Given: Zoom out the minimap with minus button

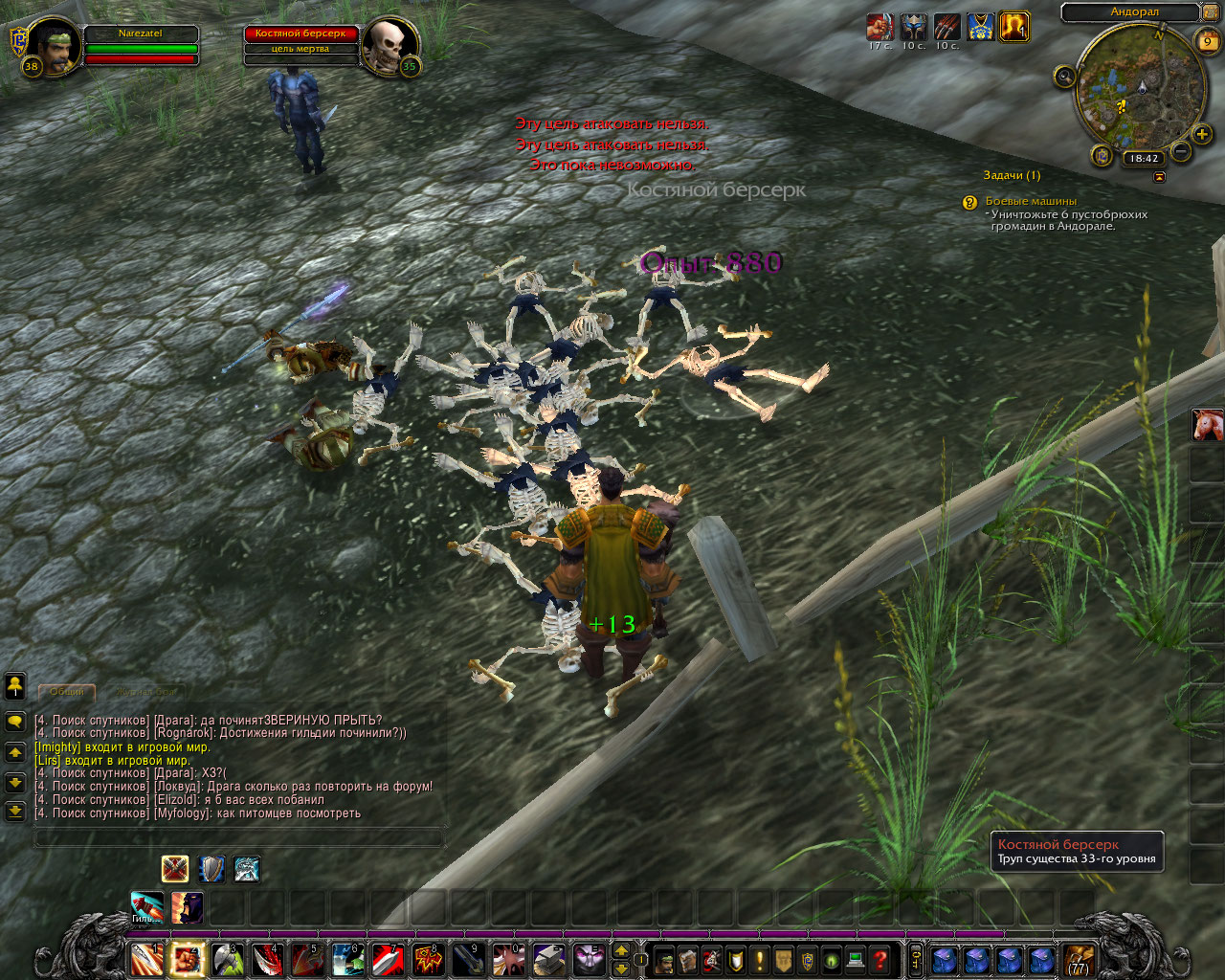Looking at the screenshot, I should point(1181,151).
